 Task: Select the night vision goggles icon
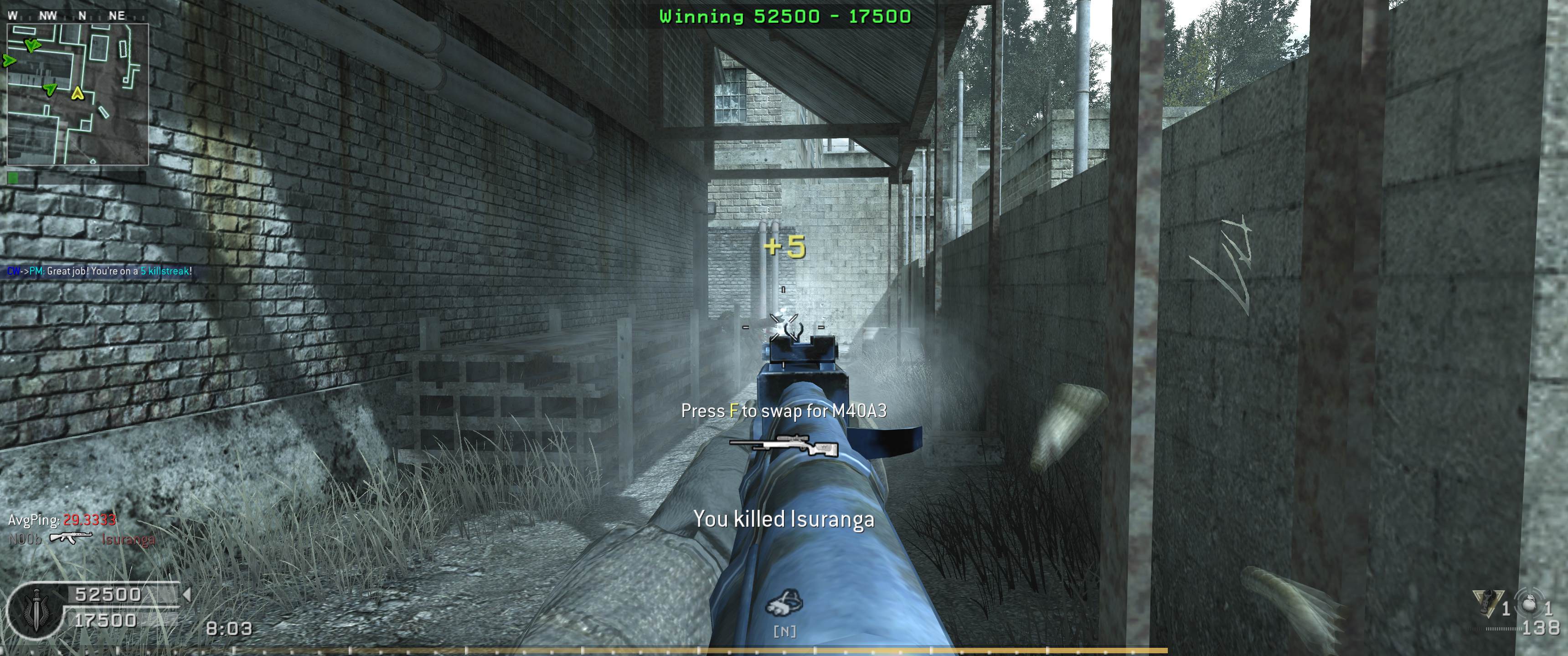[784, 604]
